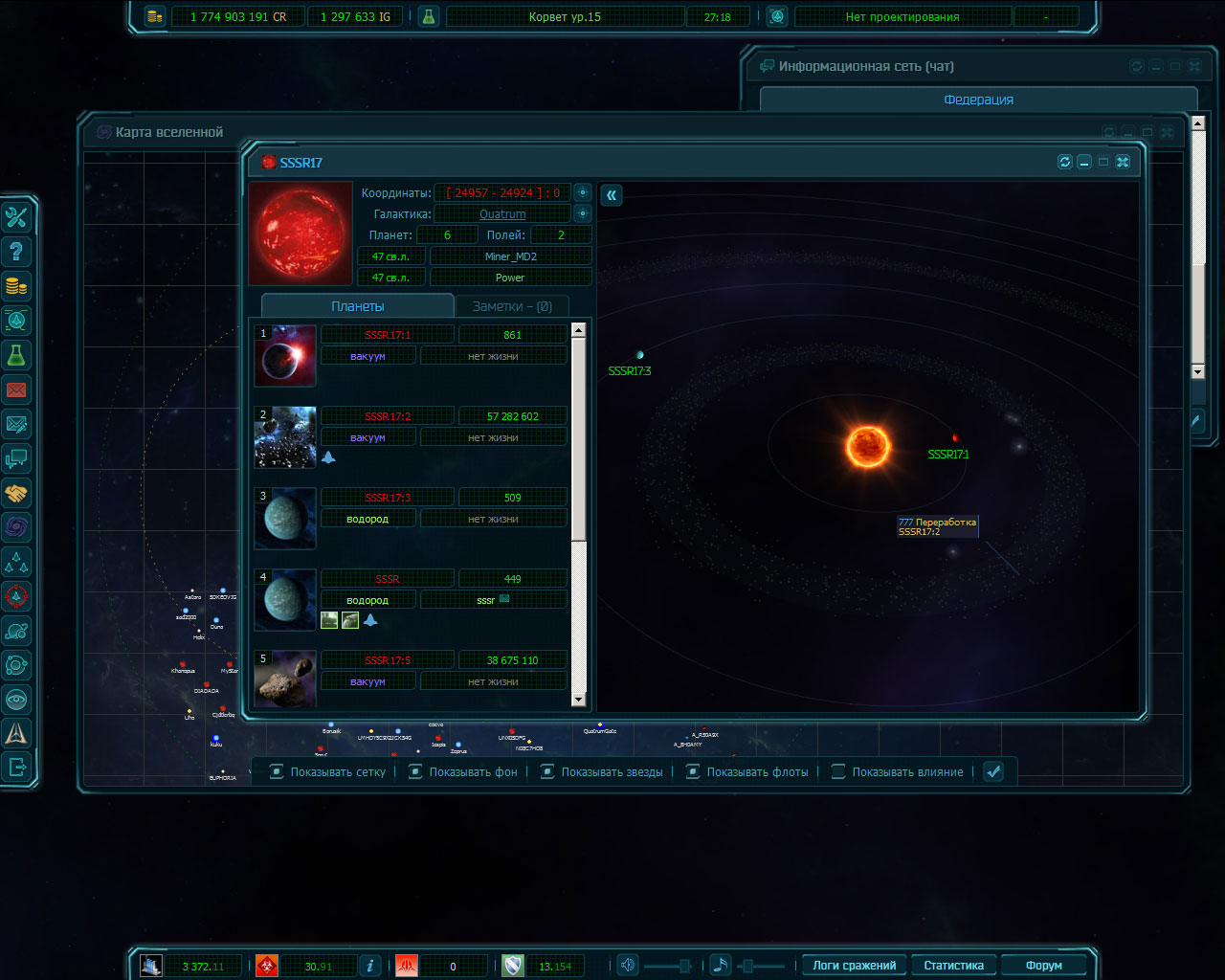Screen dimensions: 1225x980
Task: Enable Показывать влияние checkbox
Action: click(x=838, y=771)
